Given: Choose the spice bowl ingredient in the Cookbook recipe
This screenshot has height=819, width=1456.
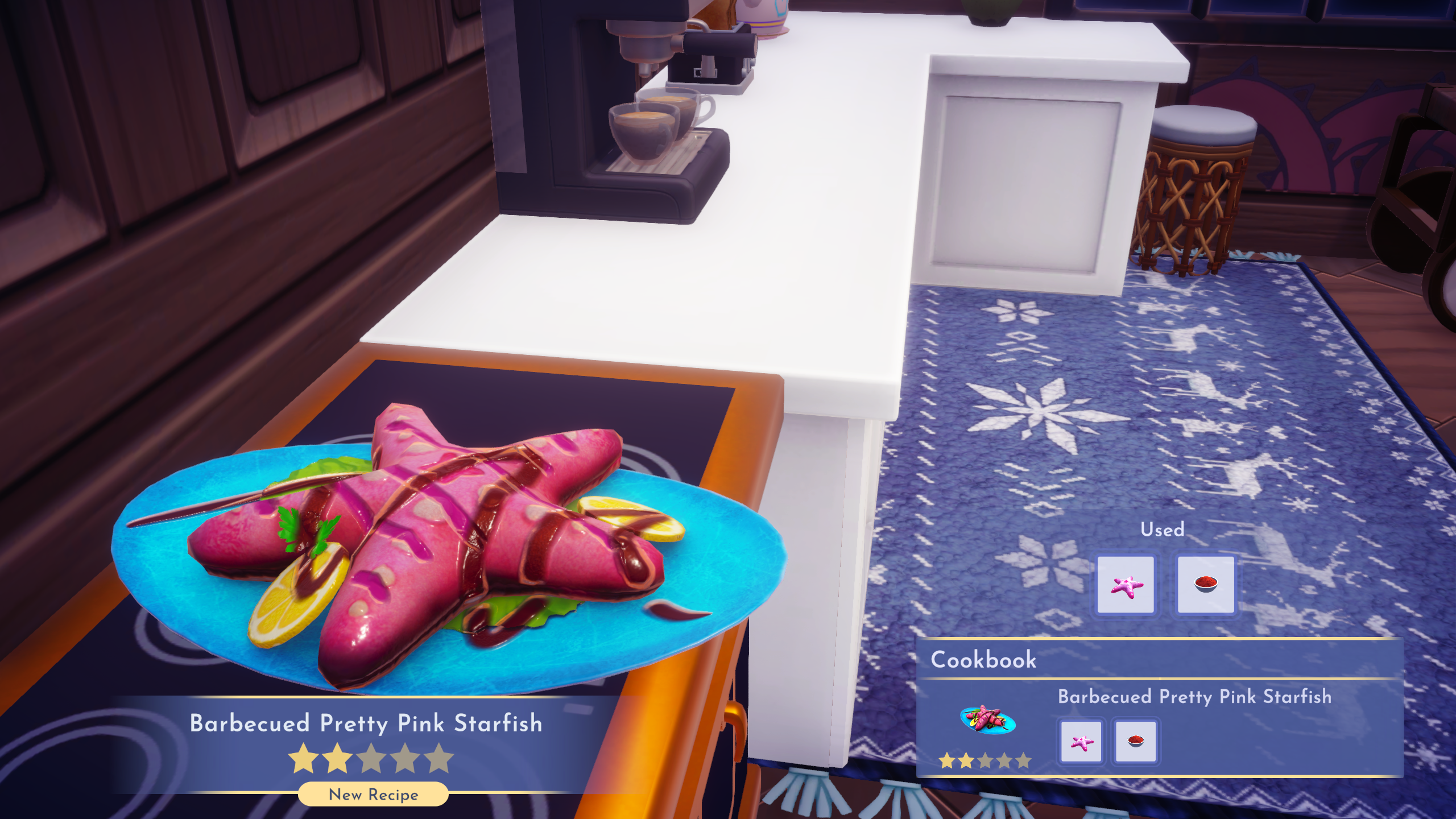Looking at the screenshot, I should (x=1136, y=742).
